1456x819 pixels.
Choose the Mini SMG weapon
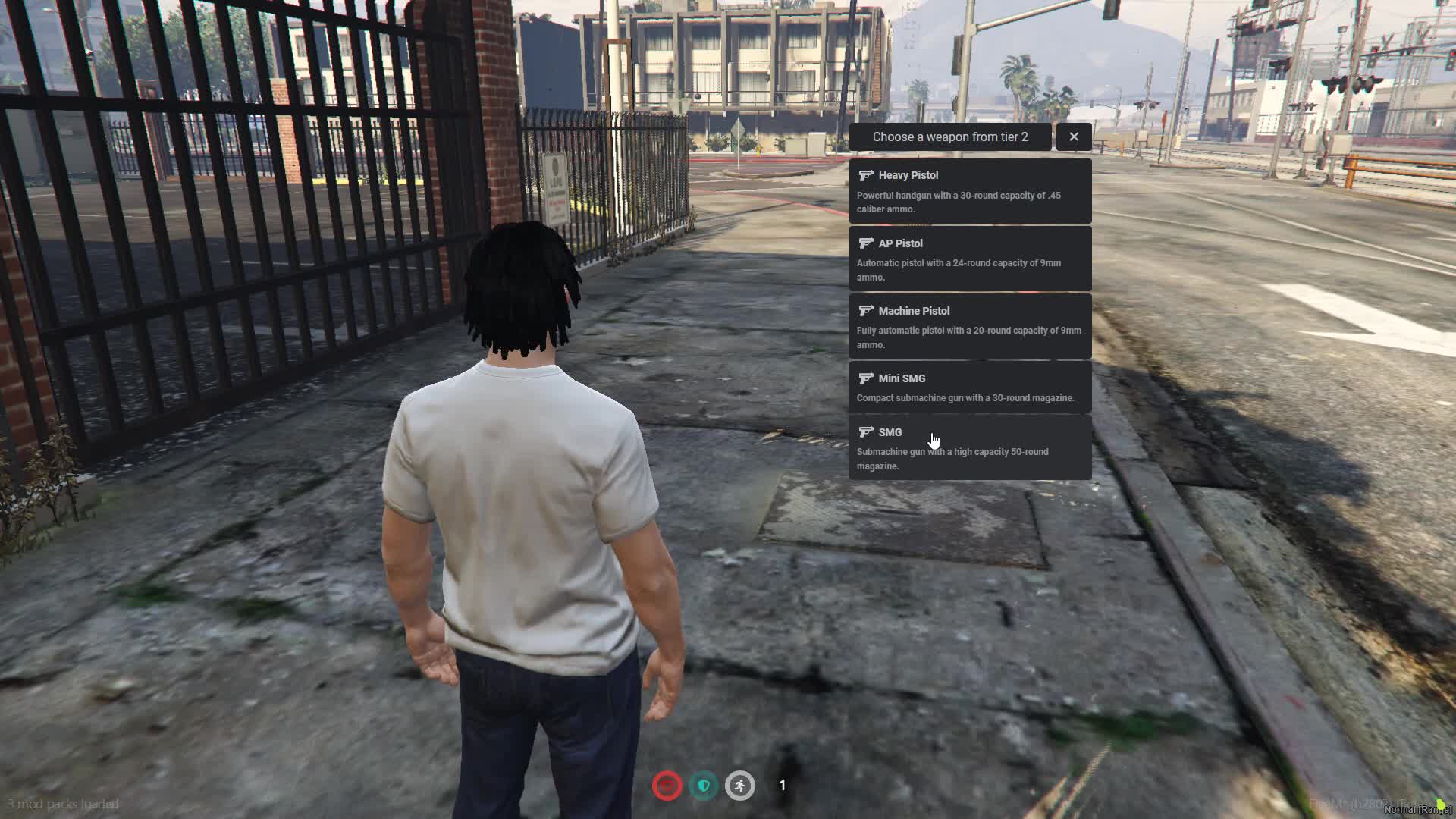[x=970, y=387]
